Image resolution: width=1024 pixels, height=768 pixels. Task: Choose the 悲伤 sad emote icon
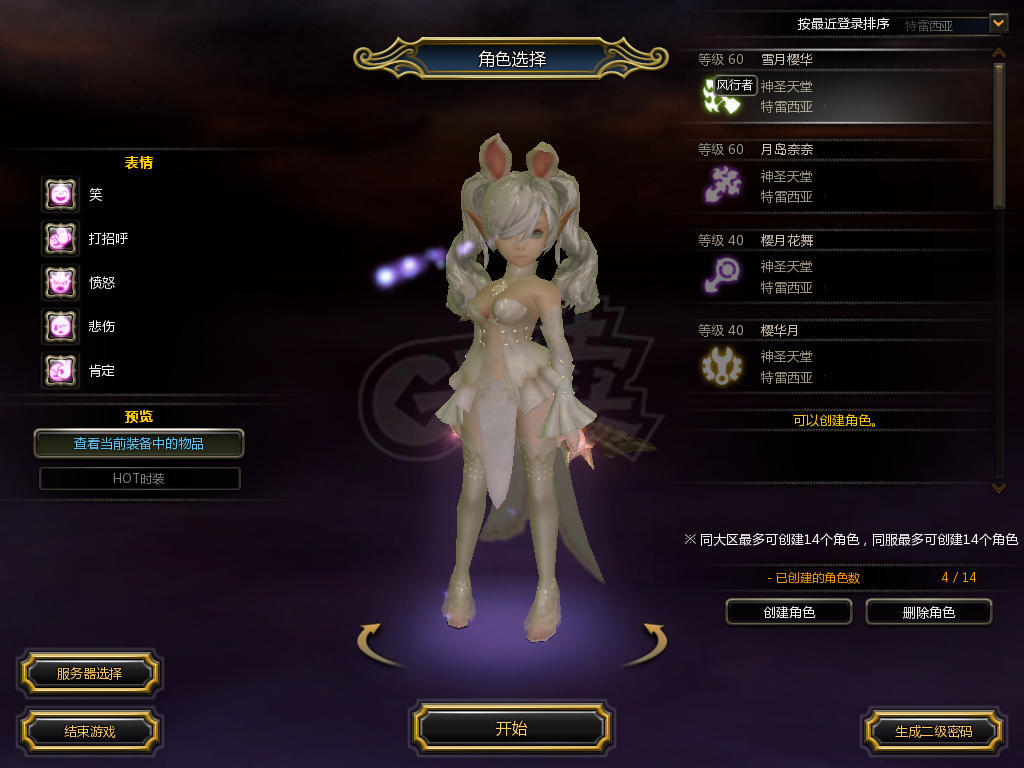point(60,326)
